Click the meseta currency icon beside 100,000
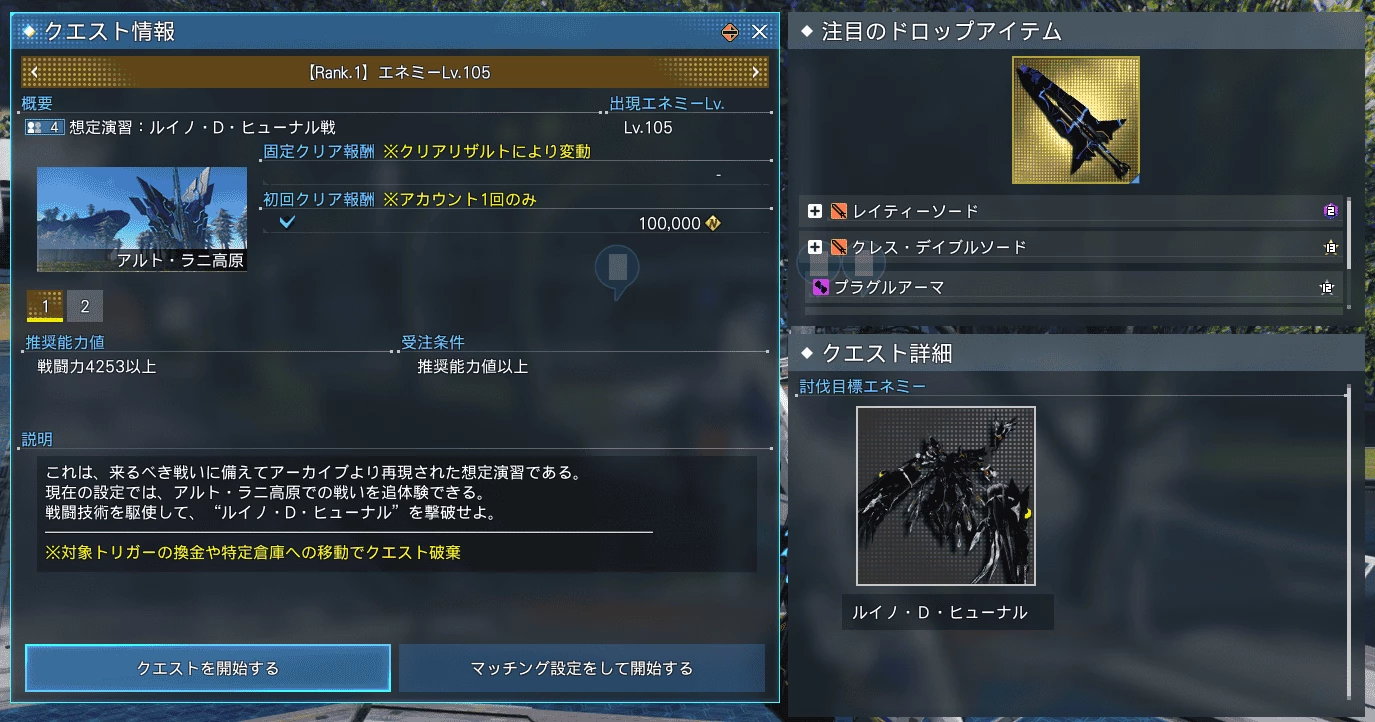This screenshot has height=722, width=1375. tap(713, 223)
